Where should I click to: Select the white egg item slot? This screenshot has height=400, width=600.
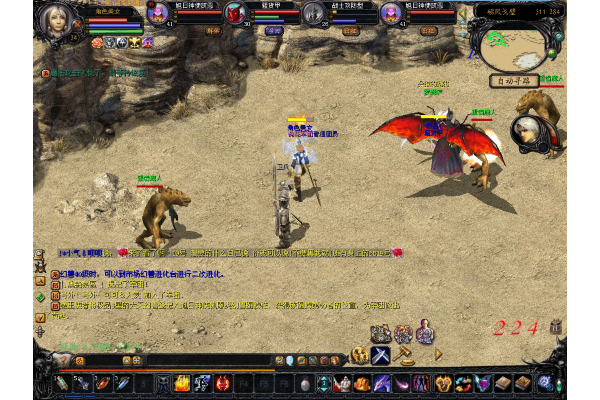[305, 383]
